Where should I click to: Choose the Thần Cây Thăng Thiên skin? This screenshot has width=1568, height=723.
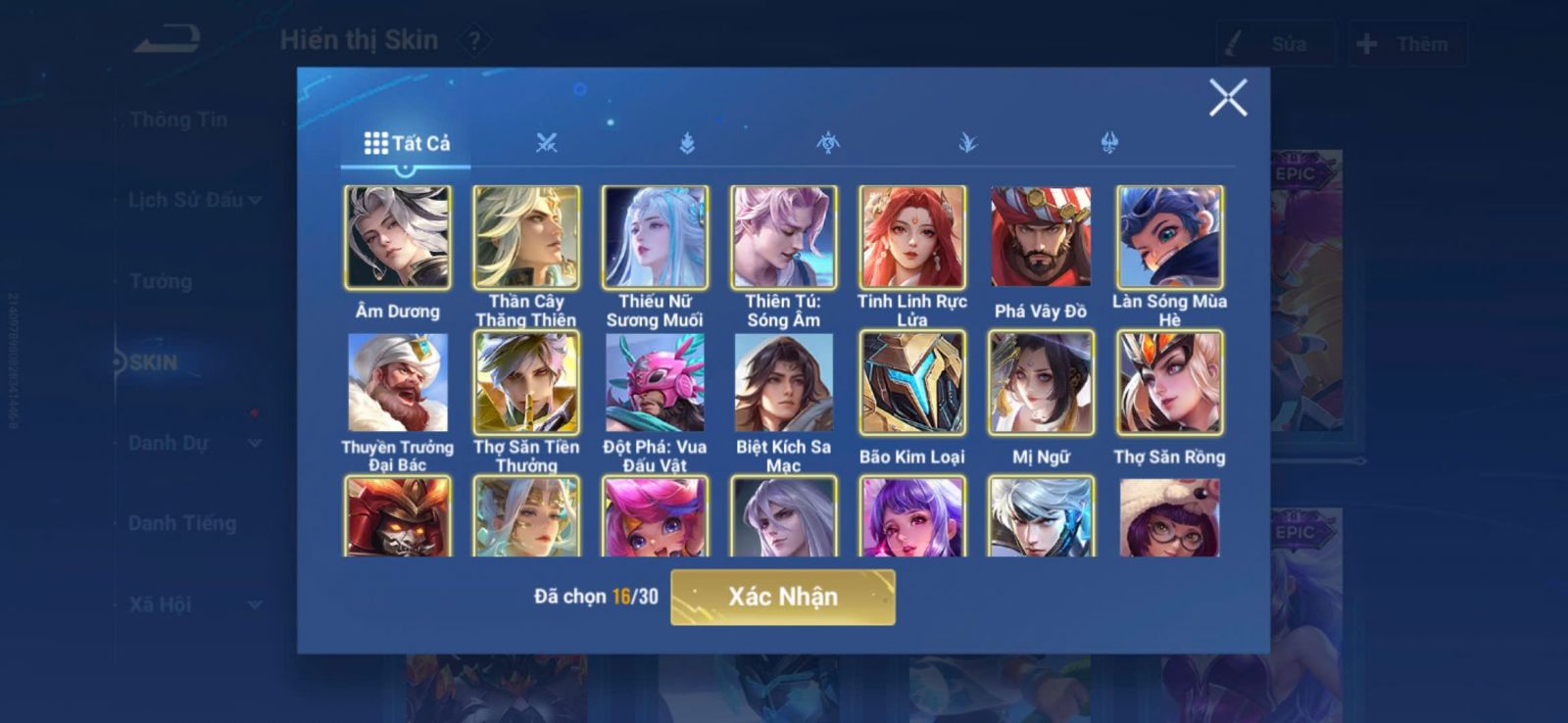click(x=526, y=238)
